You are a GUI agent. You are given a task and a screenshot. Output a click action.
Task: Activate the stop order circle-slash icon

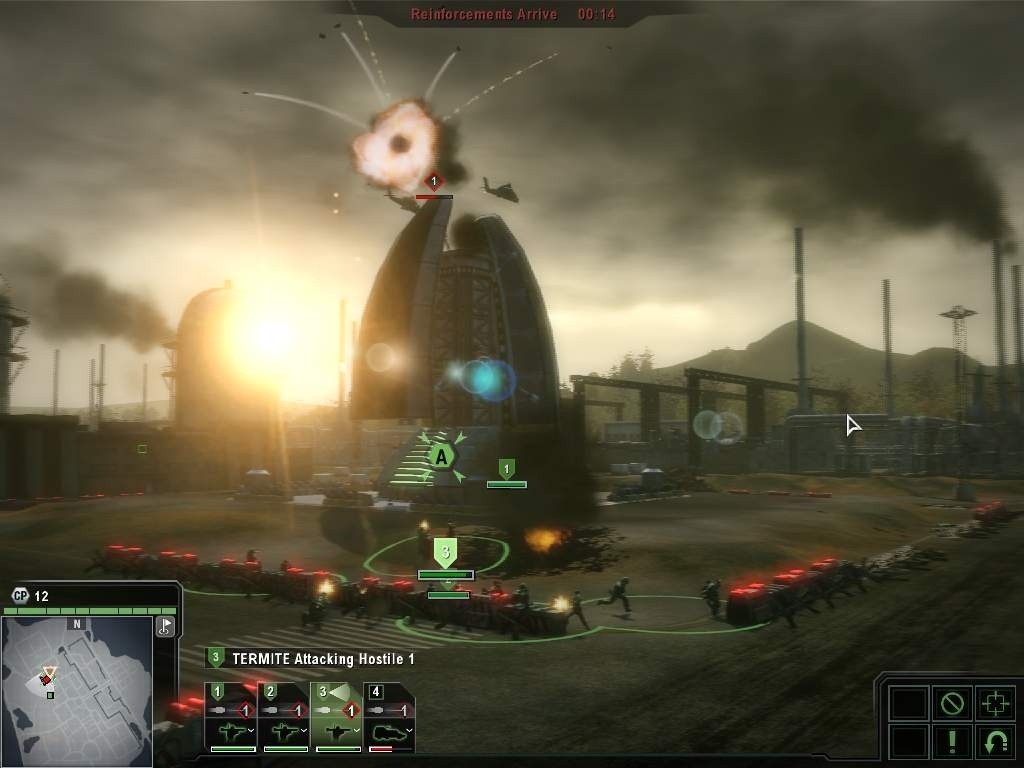951,703
